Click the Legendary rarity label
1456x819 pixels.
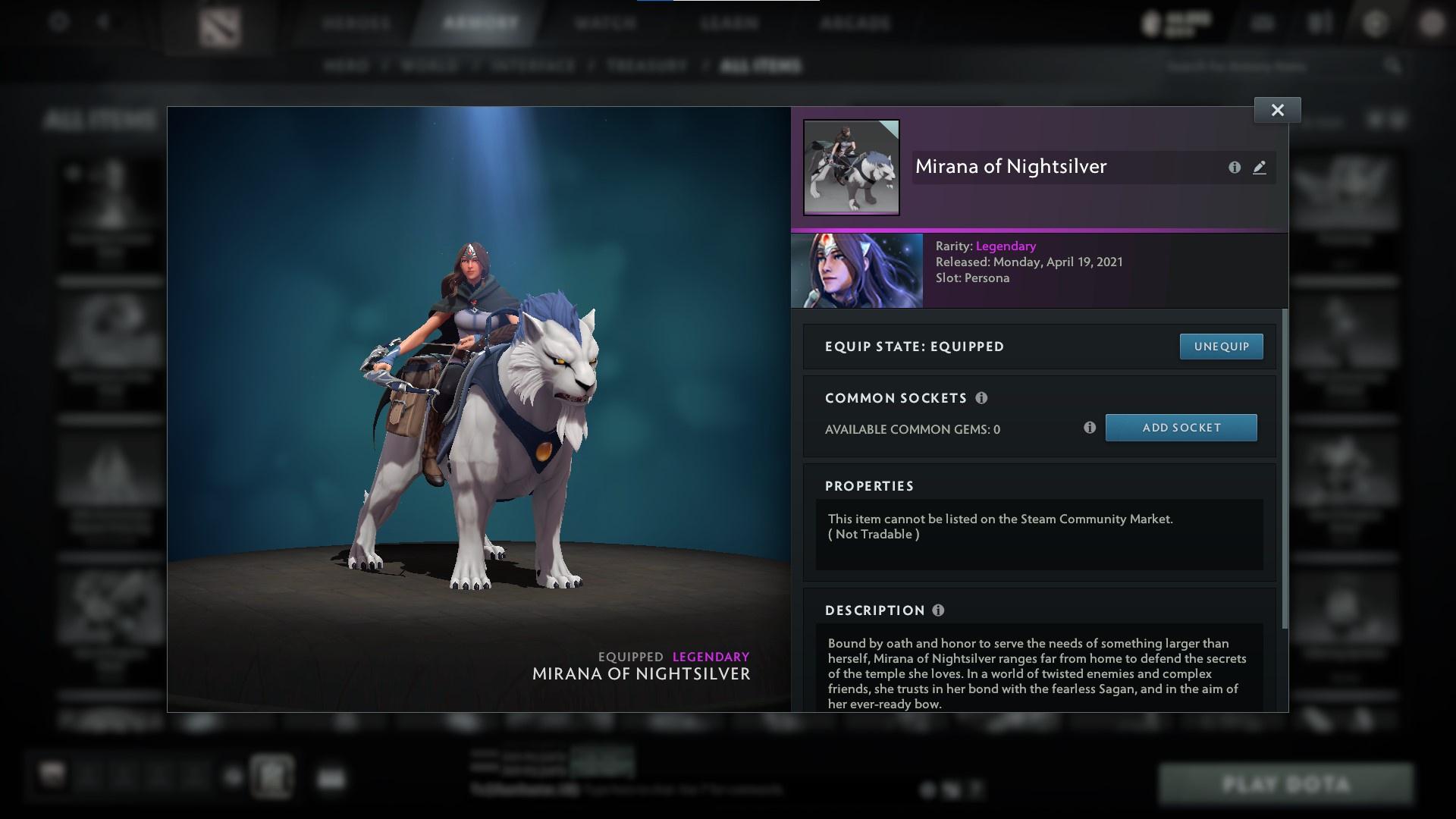[x=1006, y=246]
